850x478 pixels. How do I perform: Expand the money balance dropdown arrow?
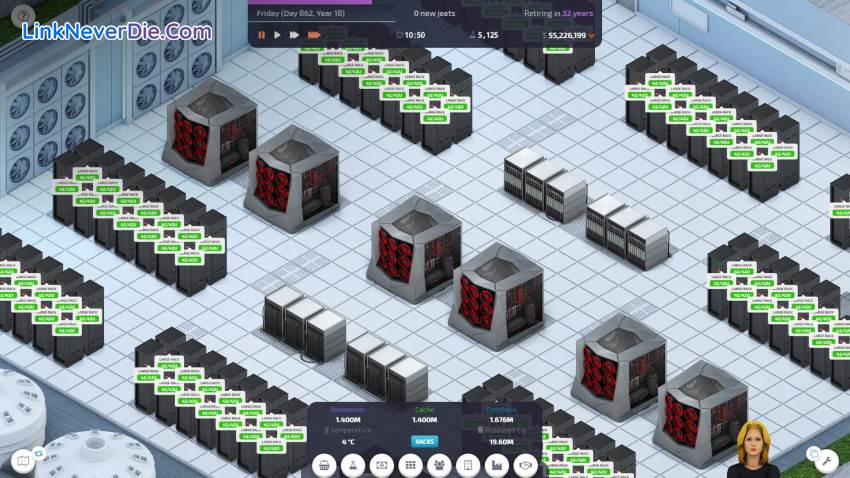tap(591, 35)
